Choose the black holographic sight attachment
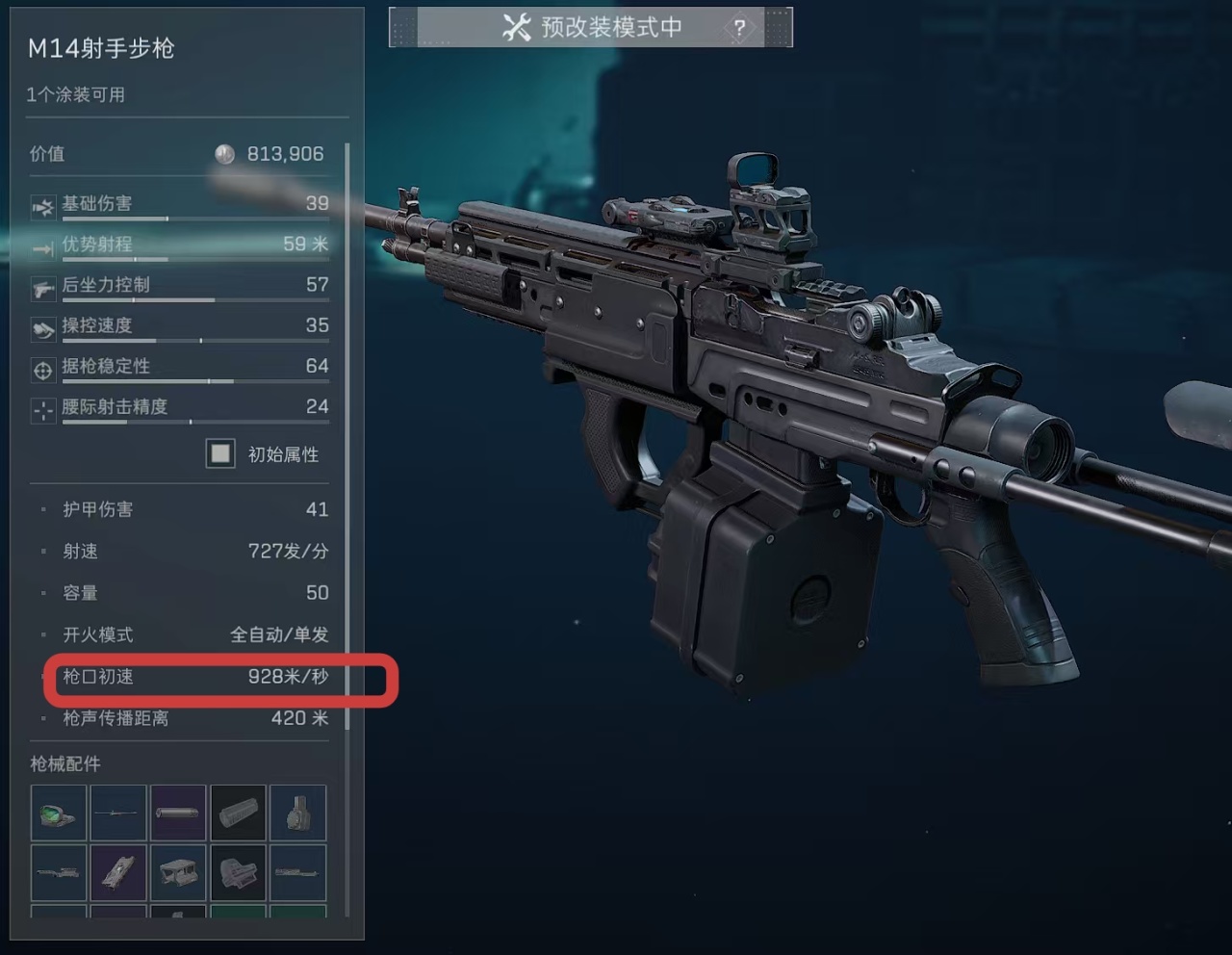This screenshot has height=955, width=1232. pos(238,873)
